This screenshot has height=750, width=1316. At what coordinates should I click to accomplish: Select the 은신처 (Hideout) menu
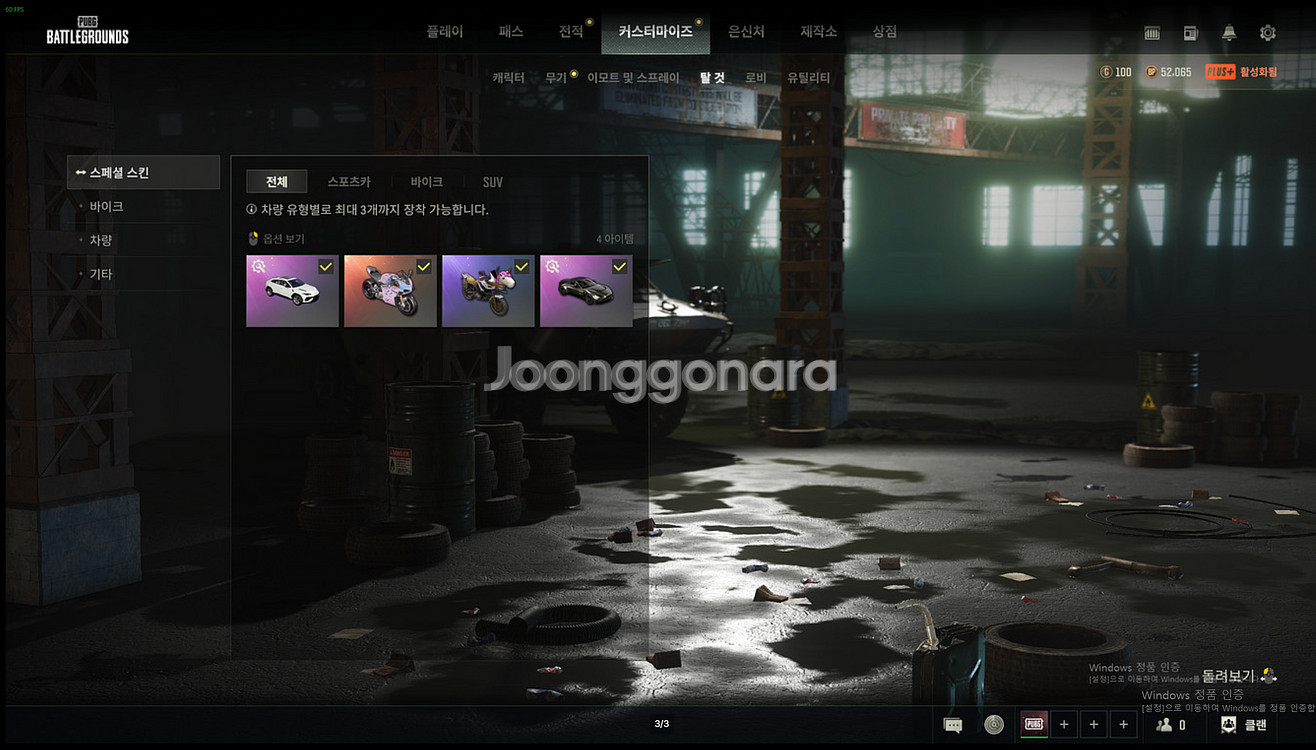coord(746,32)
